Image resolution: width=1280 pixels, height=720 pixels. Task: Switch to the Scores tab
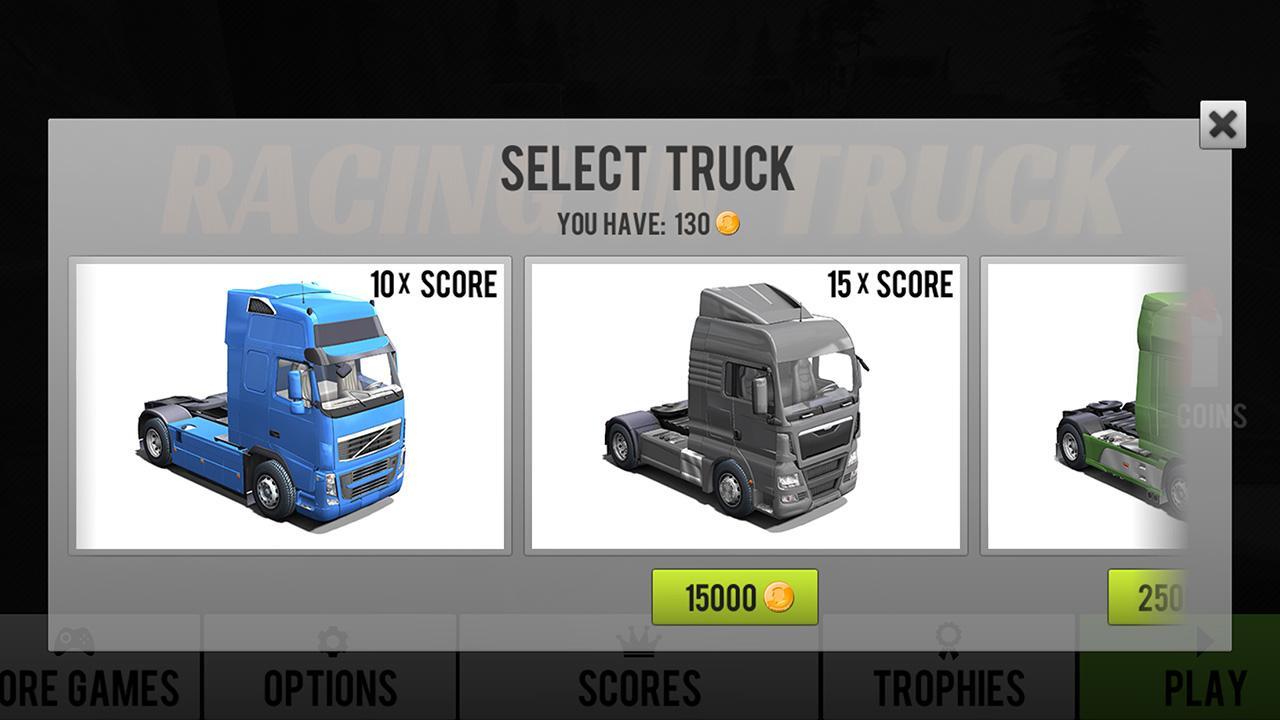(x=638, y=687)
